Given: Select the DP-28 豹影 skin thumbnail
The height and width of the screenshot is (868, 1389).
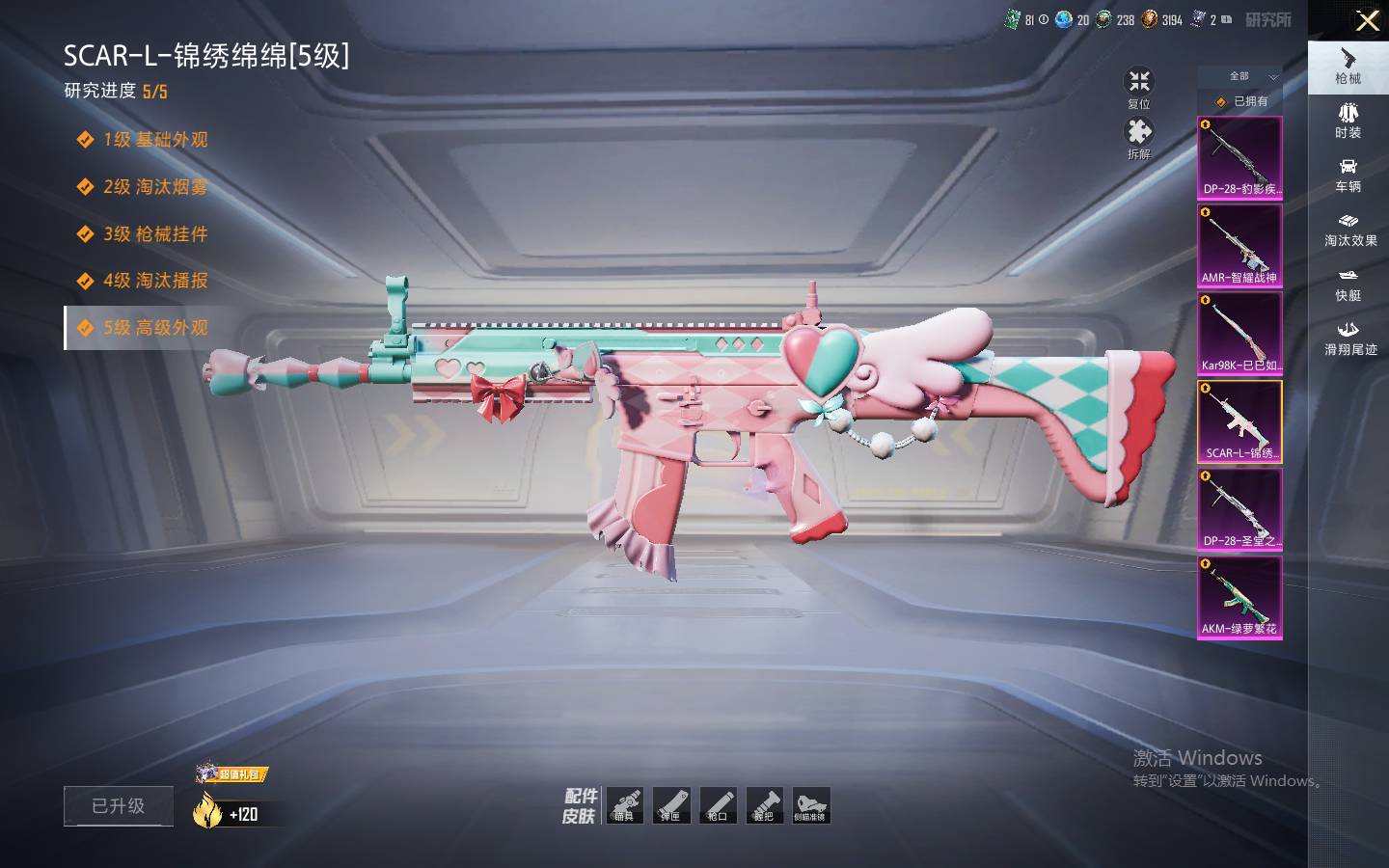Looking at the screenshot, I should point(1239,157).
